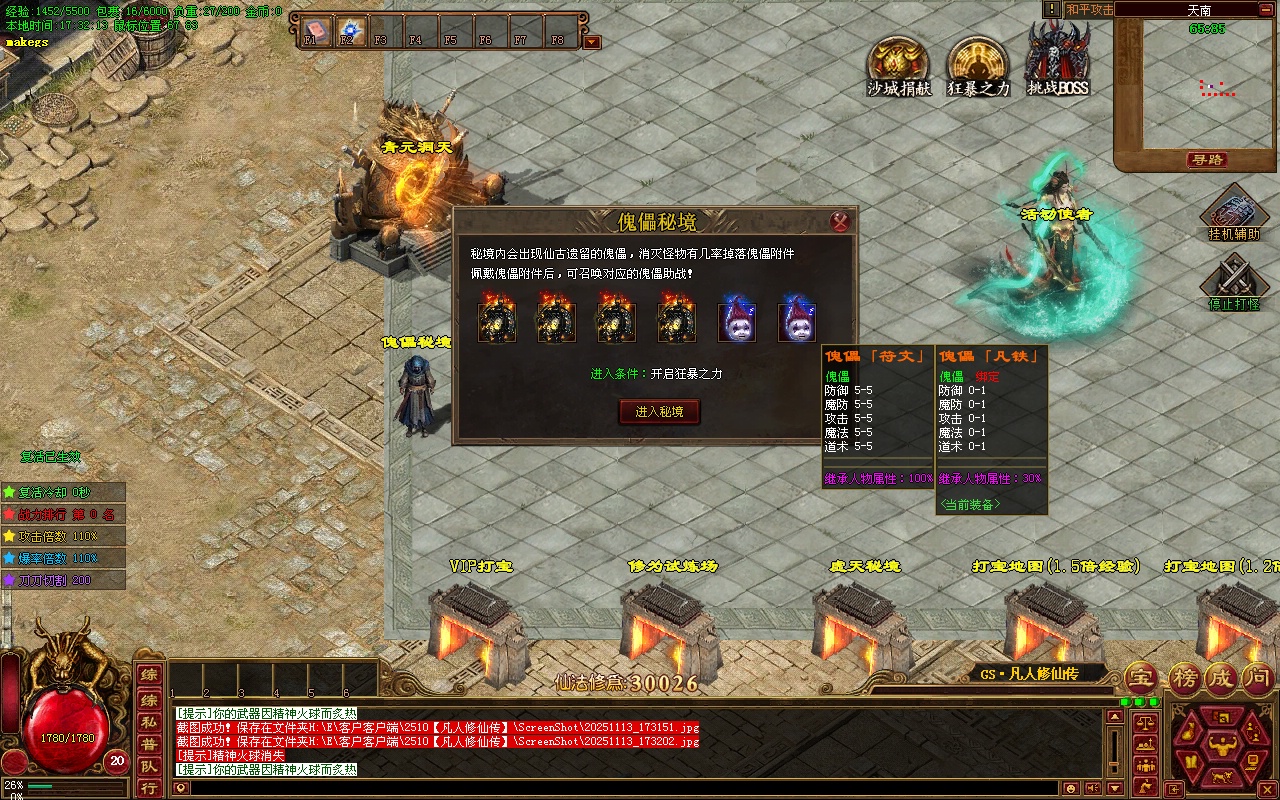
Task: Select the F2 blue spell hotbar slot
Action: 347,30
